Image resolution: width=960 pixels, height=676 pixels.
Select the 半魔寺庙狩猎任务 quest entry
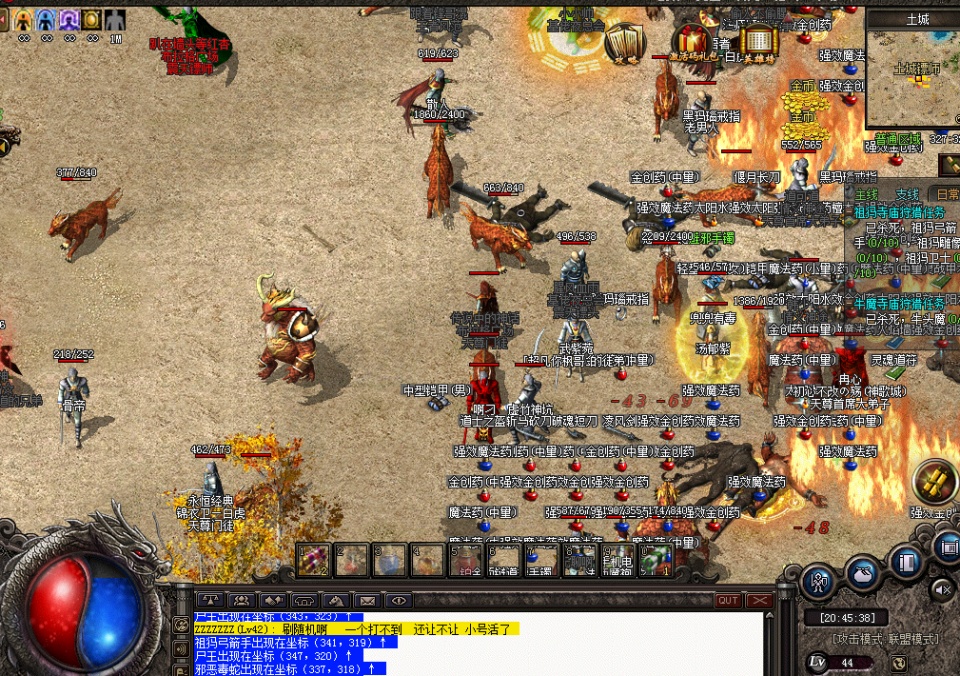point(900,301)
